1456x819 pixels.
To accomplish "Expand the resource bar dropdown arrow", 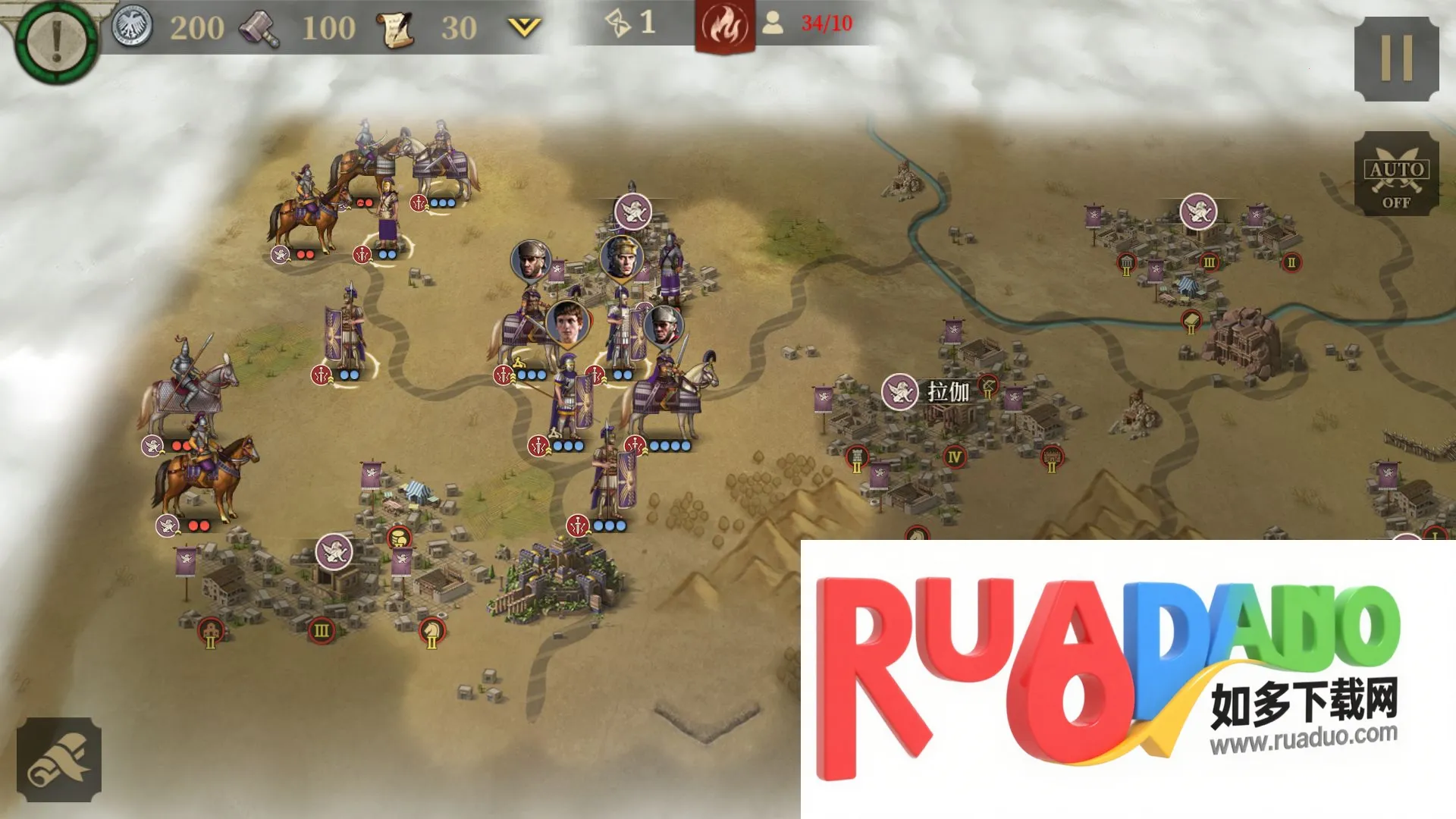I will (524, 28).
